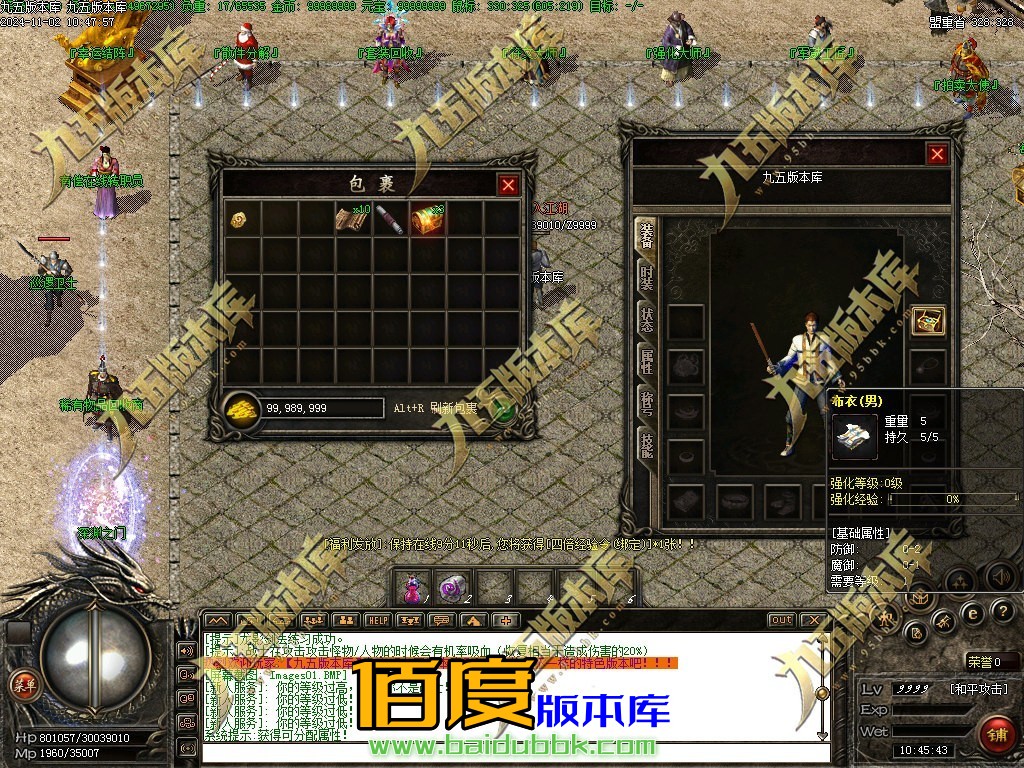Close the 包裹 bag window
The height and width of the screenshot is (768, 1024).
(508, 185)
